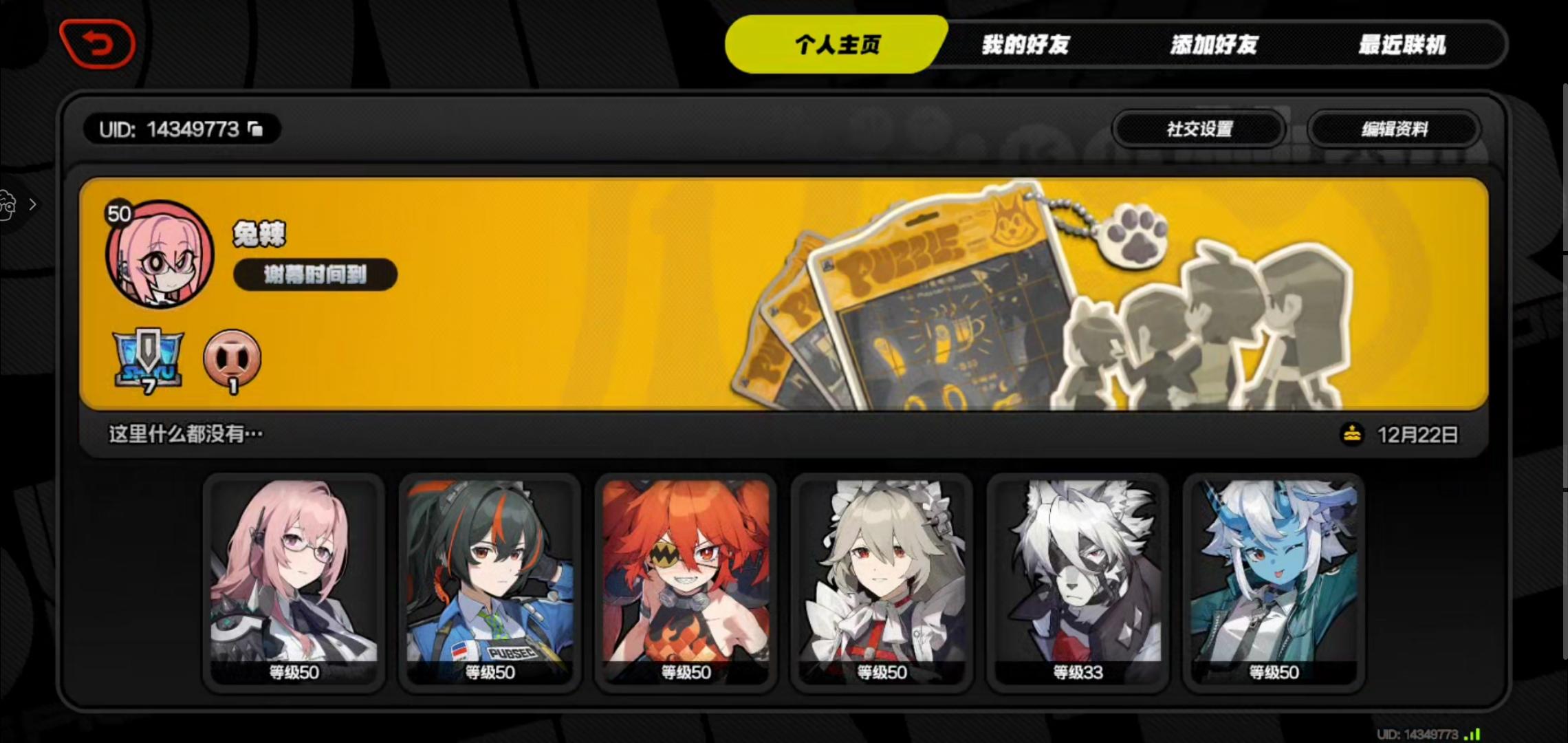Select the 最近联机 tab
Viewport: 1568px width, 743px height.
tap(1403, 46)
